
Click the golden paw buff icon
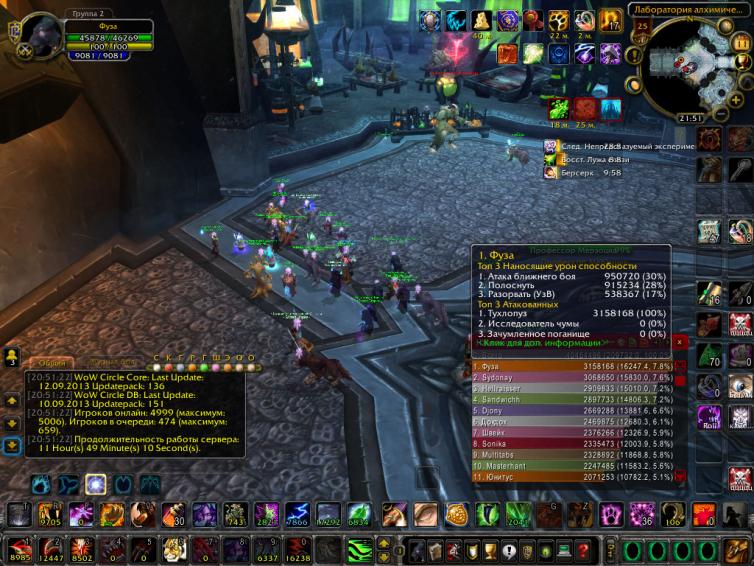click(559, 20)
